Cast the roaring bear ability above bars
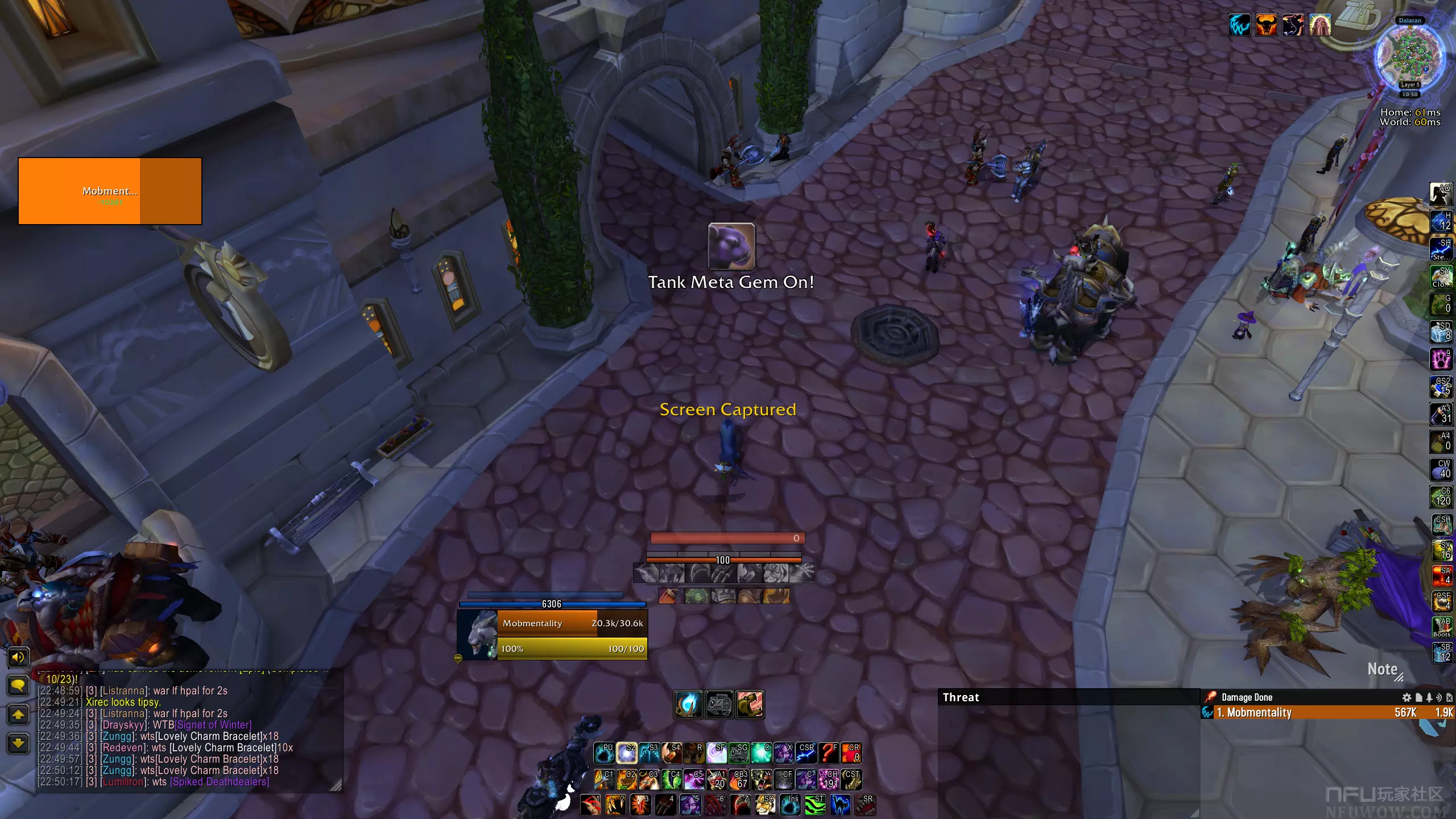The width and height of the screenshot is (1456, 819). coord(750,705)
